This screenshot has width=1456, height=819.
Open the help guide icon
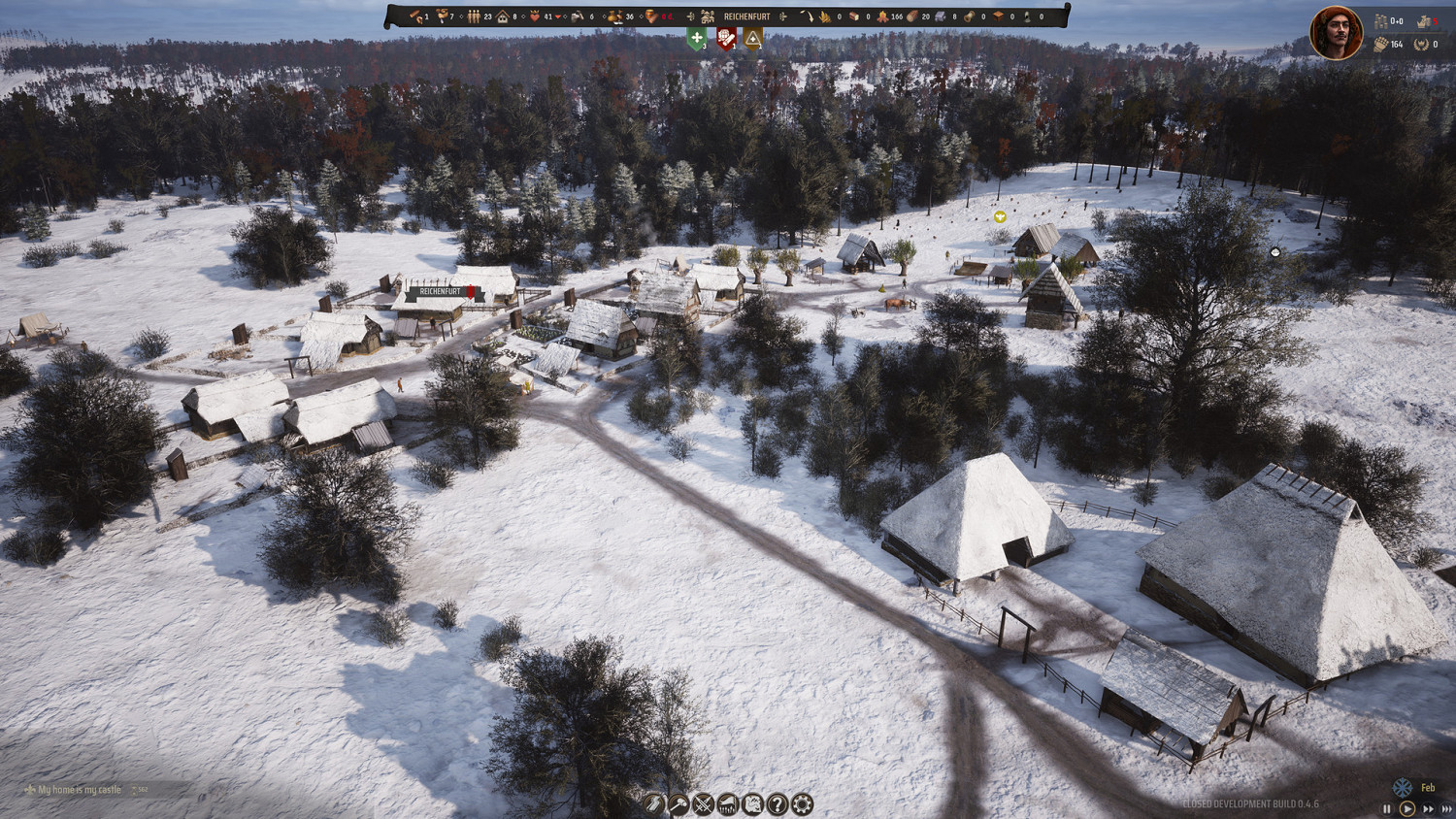coord(776,803)
